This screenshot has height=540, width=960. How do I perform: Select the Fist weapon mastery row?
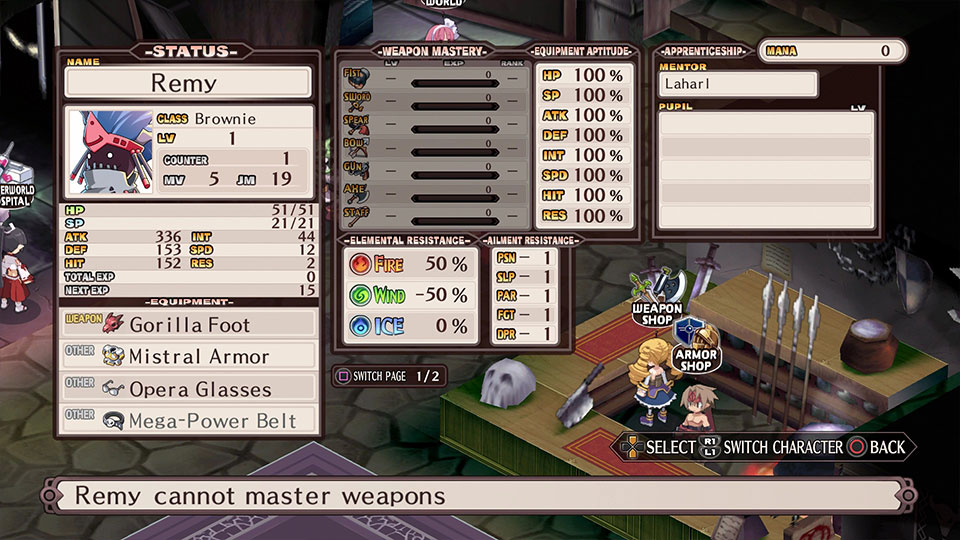pos(434,76)
